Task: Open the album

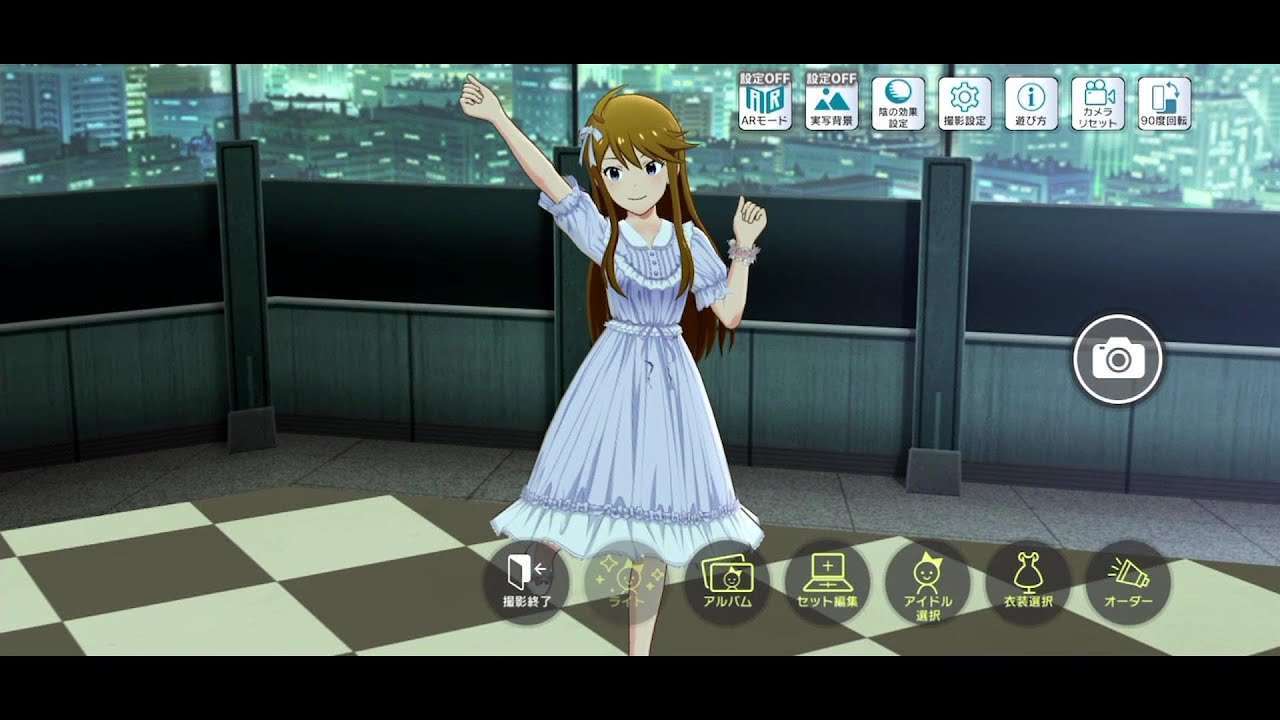Action: pos(727,582)
